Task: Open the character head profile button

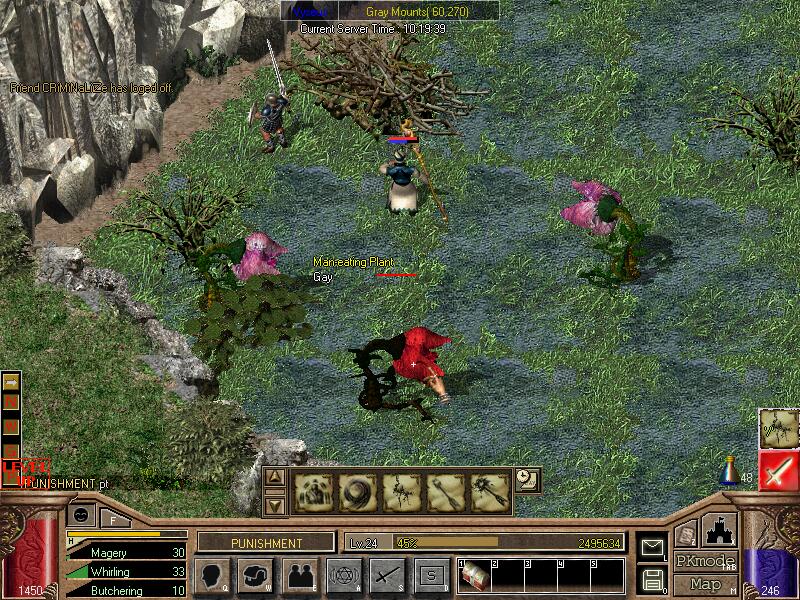Action: tap(212, 575)
